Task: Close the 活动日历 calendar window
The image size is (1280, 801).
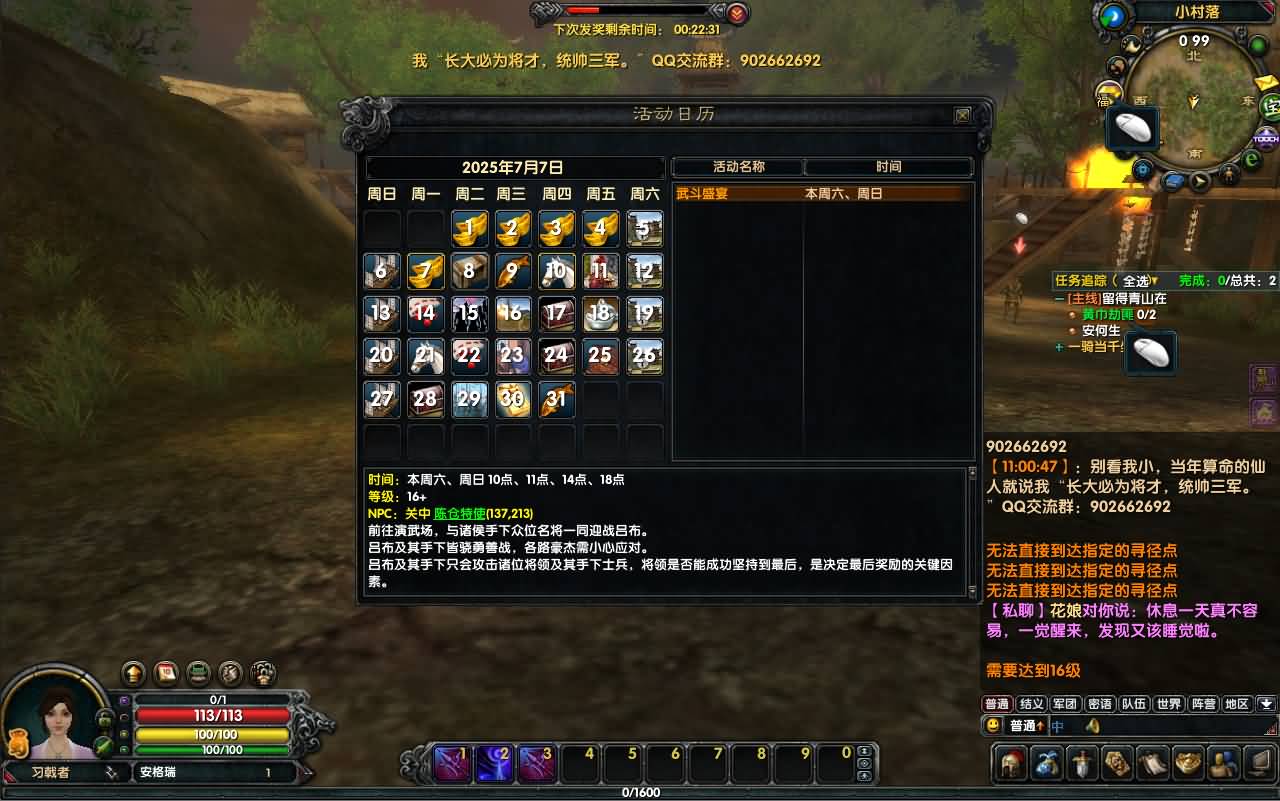Action: tap(962, 115)
